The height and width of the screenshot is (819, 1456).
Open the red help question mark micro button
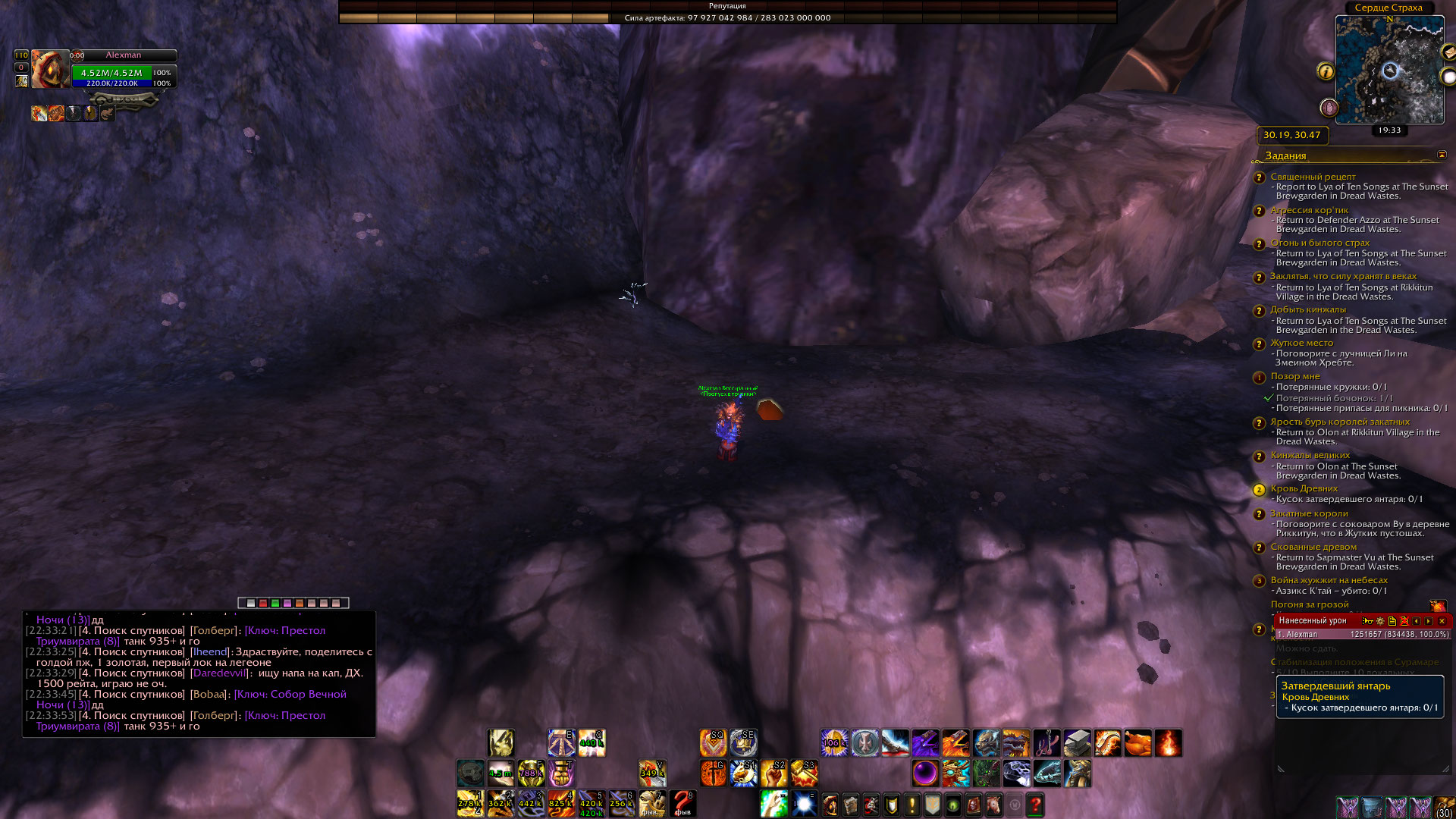[x=1035, y=804]
